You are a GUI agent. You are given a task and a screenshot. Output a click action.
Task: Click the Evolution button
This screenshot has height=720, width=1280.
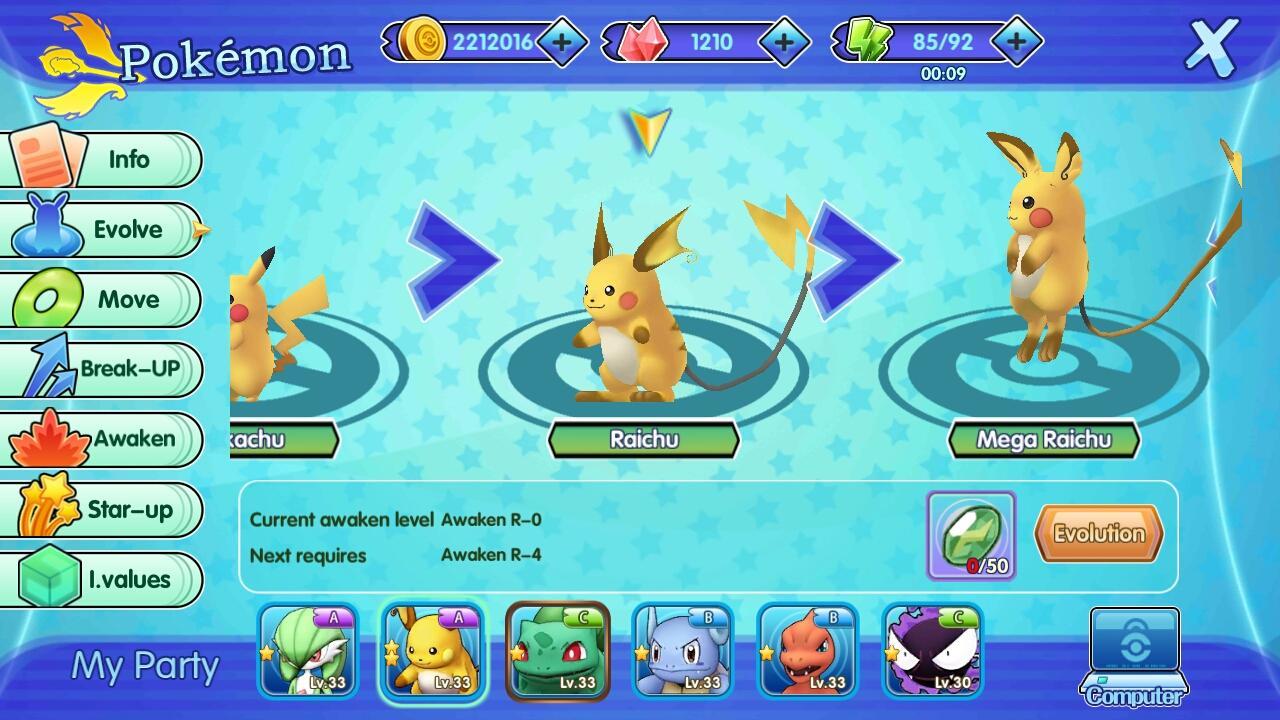[x=1097, y=533]
